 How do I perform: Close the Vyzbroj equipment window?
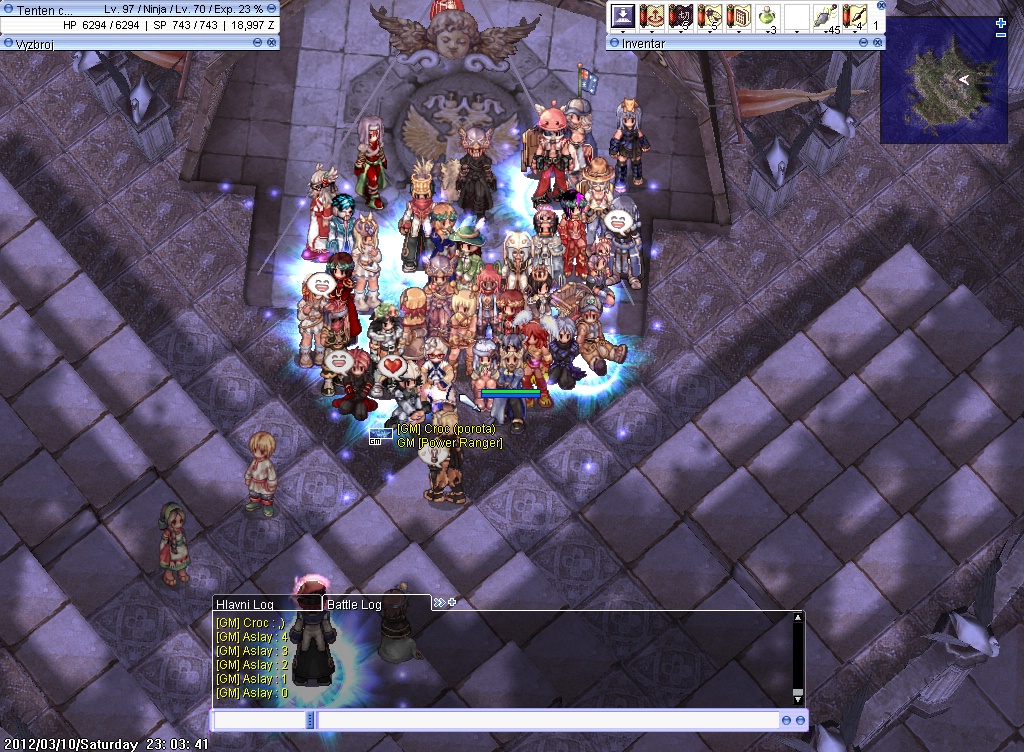(271, 43)
